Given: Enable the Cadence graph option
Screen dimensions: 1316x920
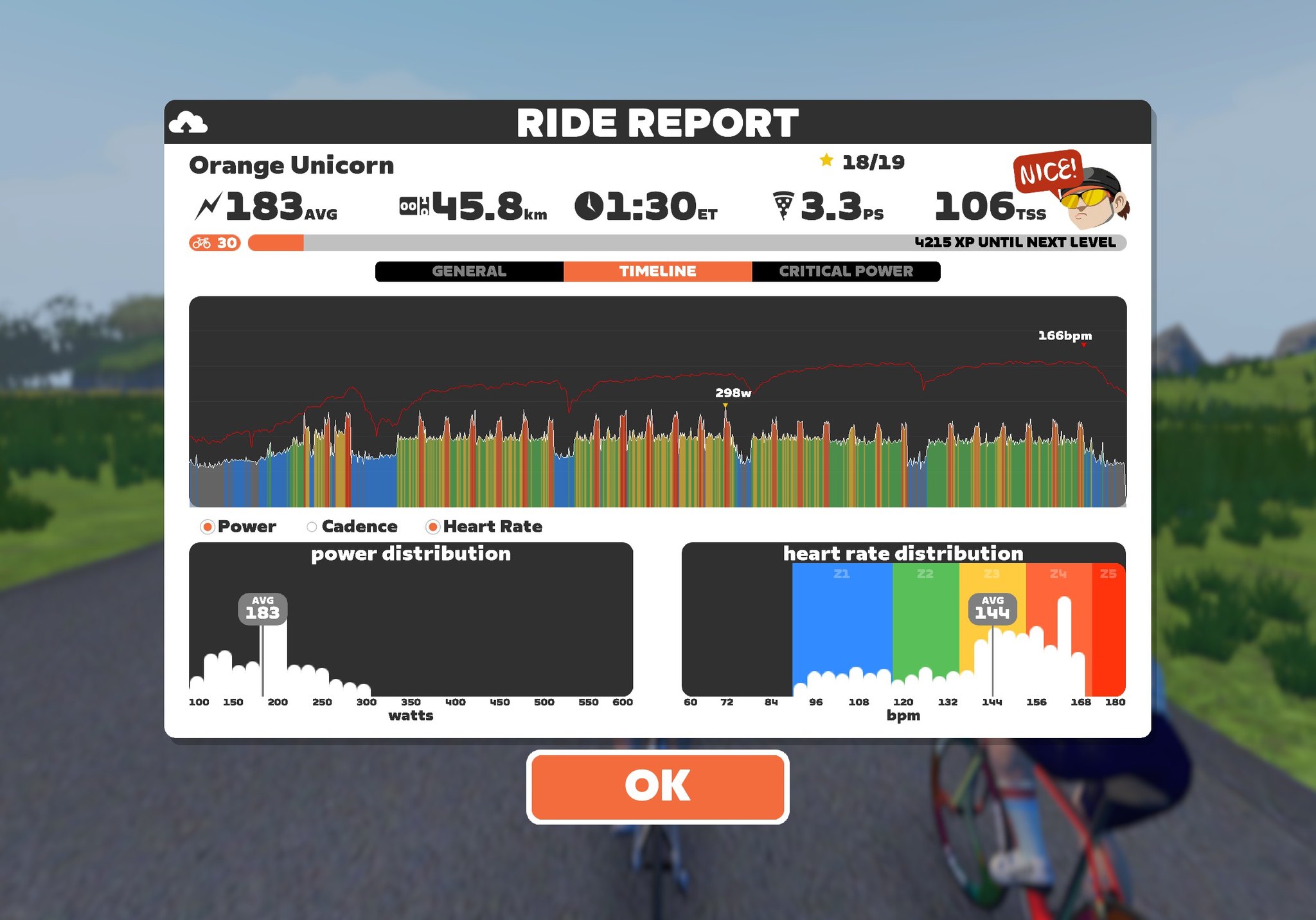Looking at the screenshot, I should coord(312,527).
